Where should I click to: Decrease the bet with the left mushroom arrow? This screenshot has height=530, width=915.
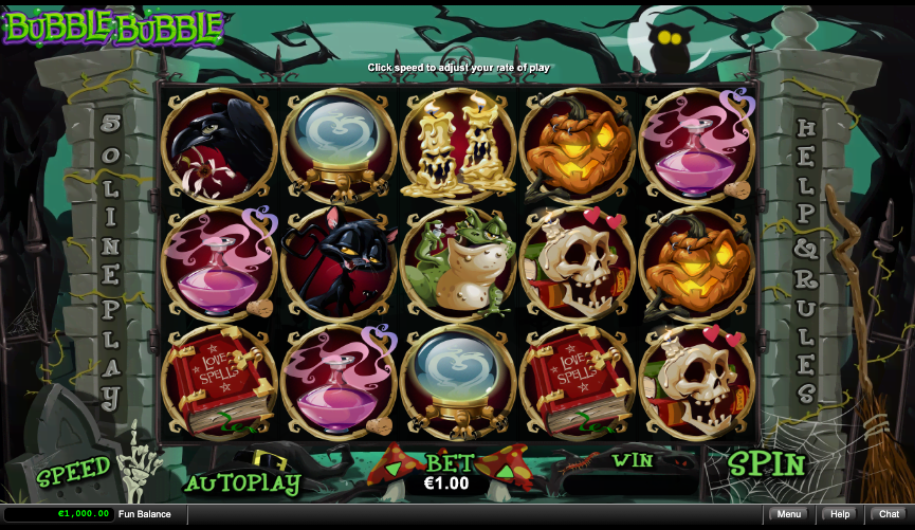click(394, 467)
